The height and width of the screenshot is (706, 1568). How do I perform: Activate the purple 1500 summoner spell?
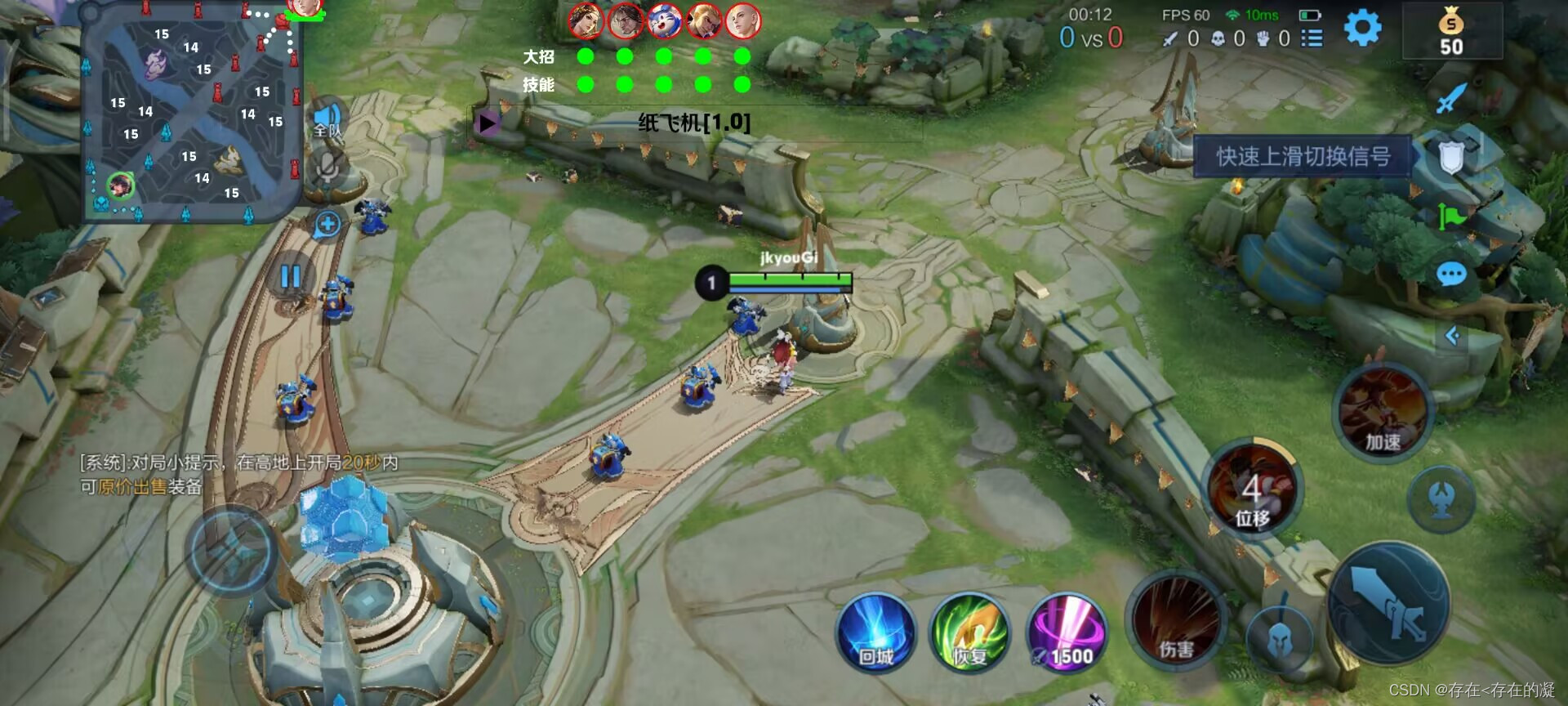[x=1067, y=634]
